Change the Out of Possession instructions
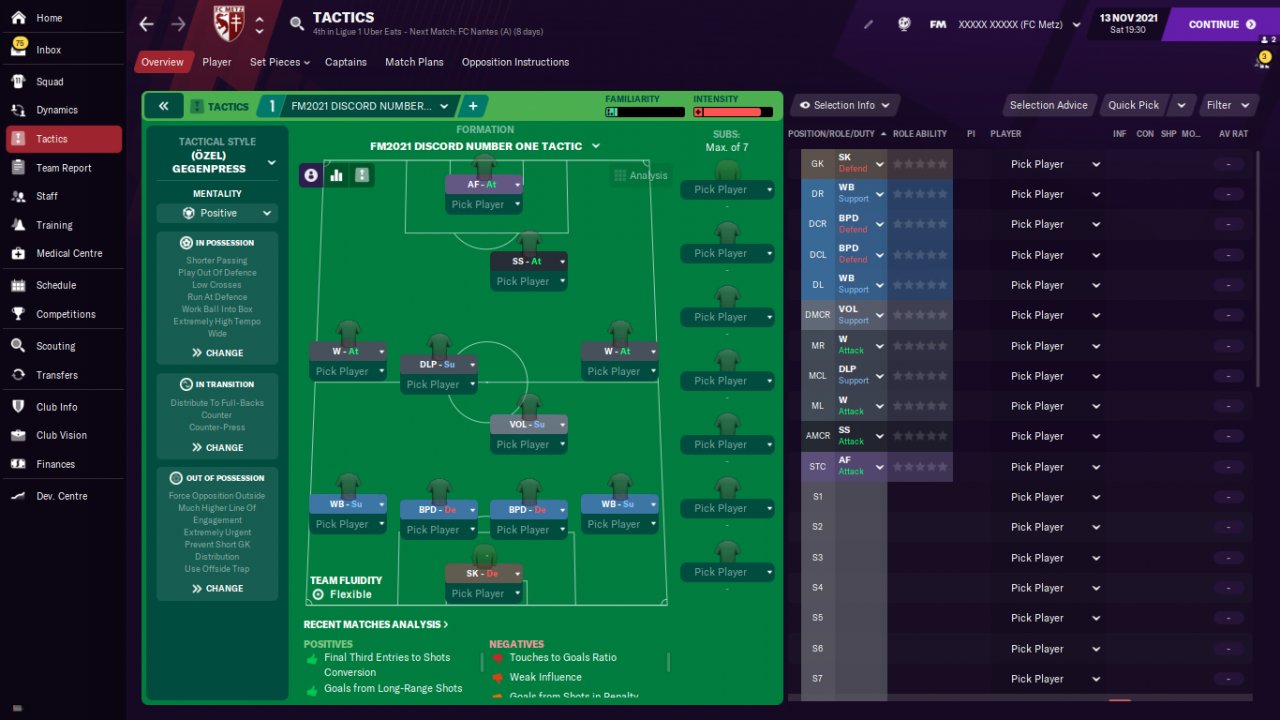 pyautogui.click(x=217, y=588)
